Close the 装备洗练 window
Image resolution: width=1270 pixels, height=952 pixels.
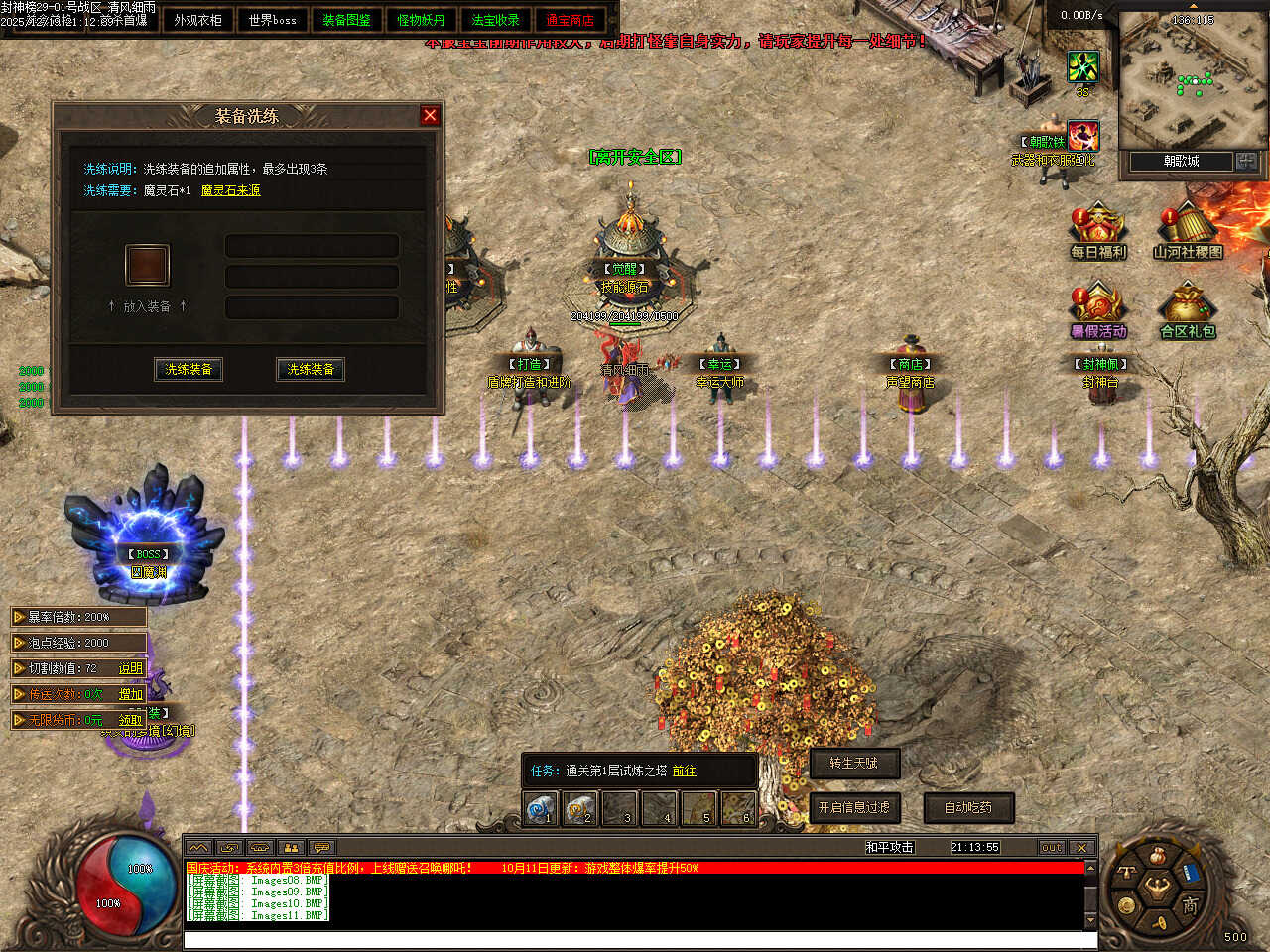[x=430, y=115]
